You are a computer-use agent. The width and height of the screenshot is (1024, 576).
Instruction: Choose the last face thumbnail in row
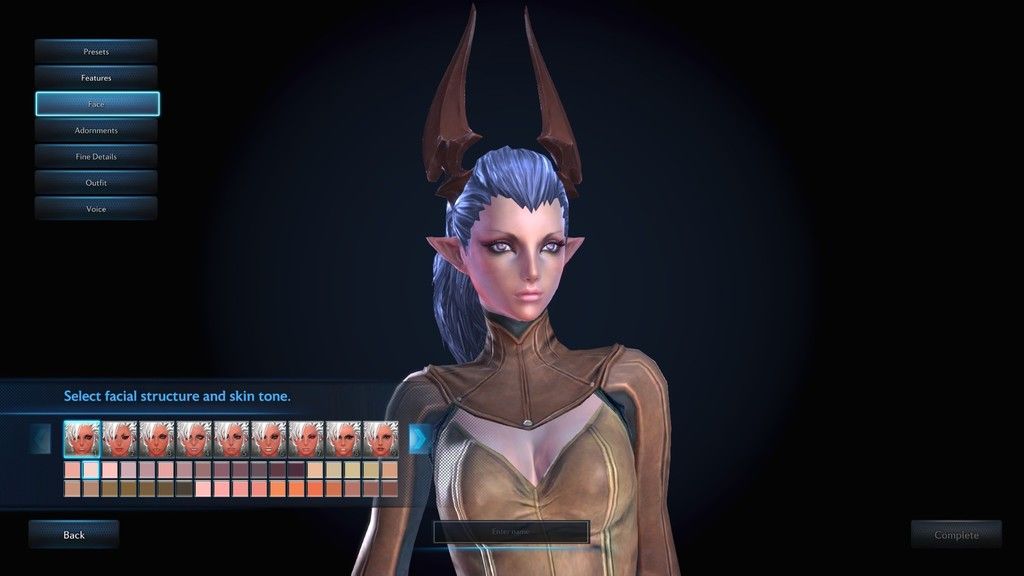[380, 438]
